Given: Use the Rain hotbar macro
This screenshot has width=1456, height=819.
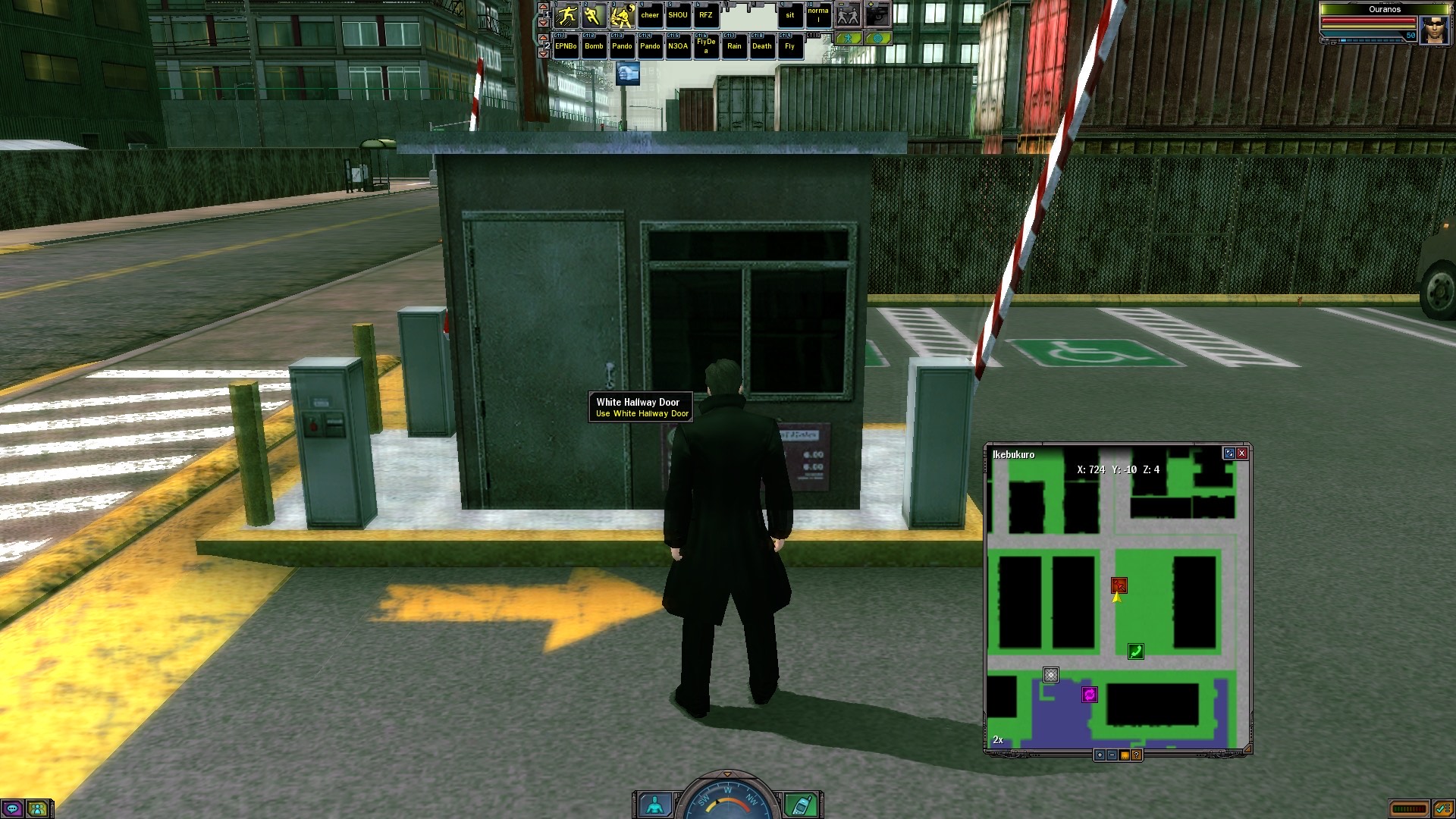Looking at the screenshot, I should coord(734,47).
